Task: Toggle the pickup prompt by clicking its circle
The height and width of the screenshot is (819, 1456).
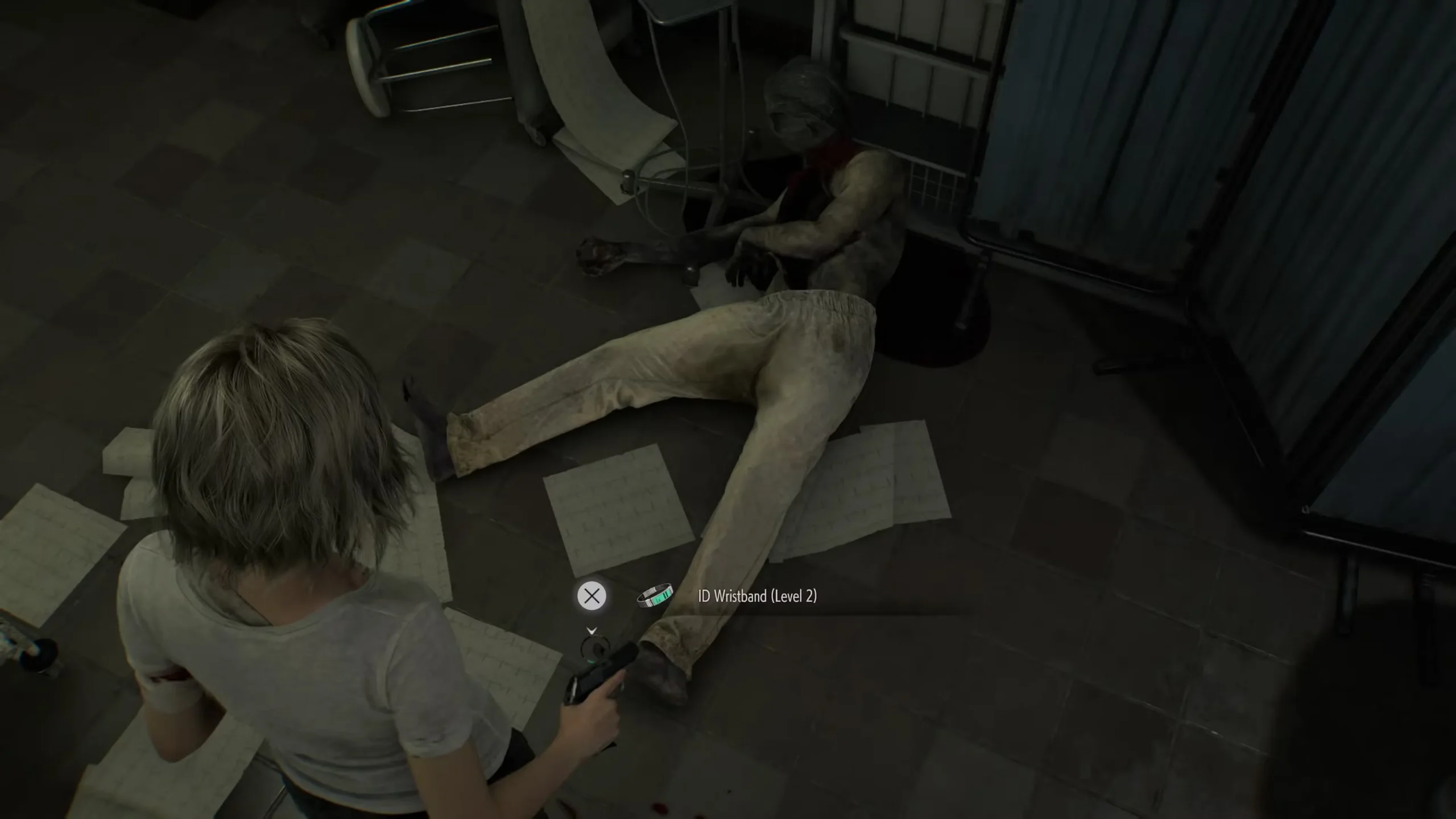Action: pyautogui.click(x=592, y=596)
